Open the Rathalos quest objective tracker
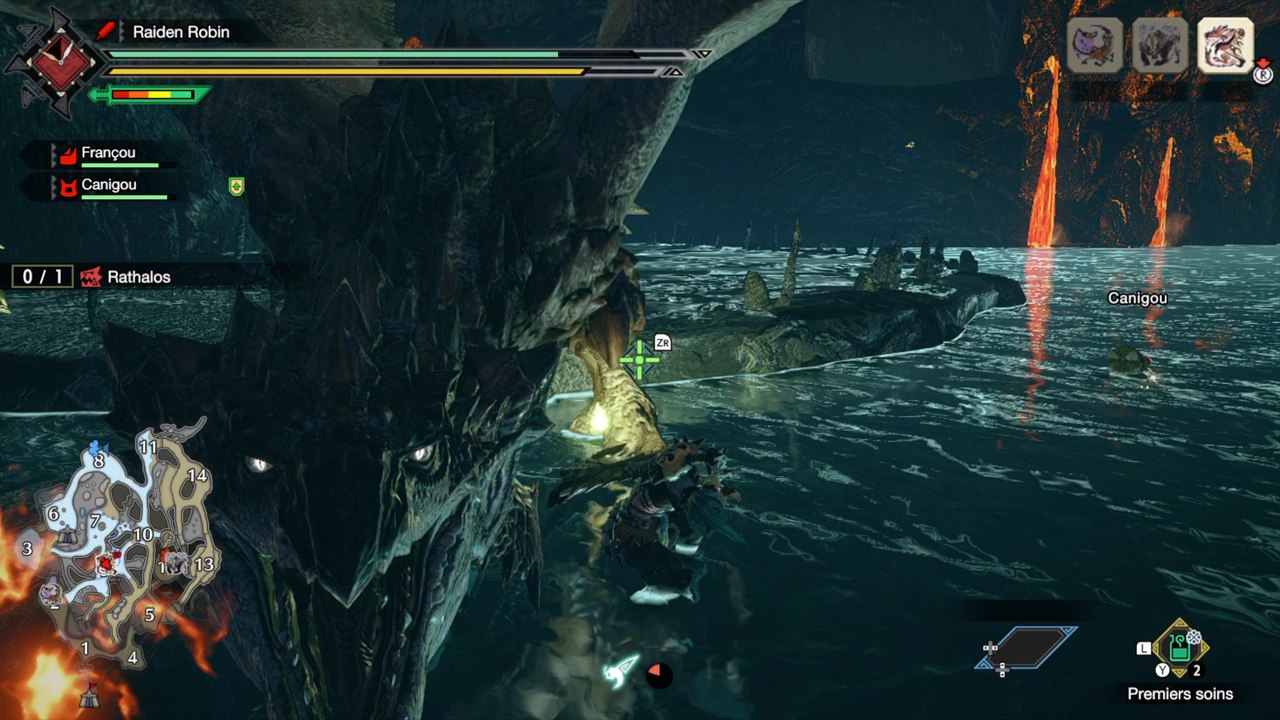The height and width of the screenshot is (720, 1280). [x=125, y=277]
